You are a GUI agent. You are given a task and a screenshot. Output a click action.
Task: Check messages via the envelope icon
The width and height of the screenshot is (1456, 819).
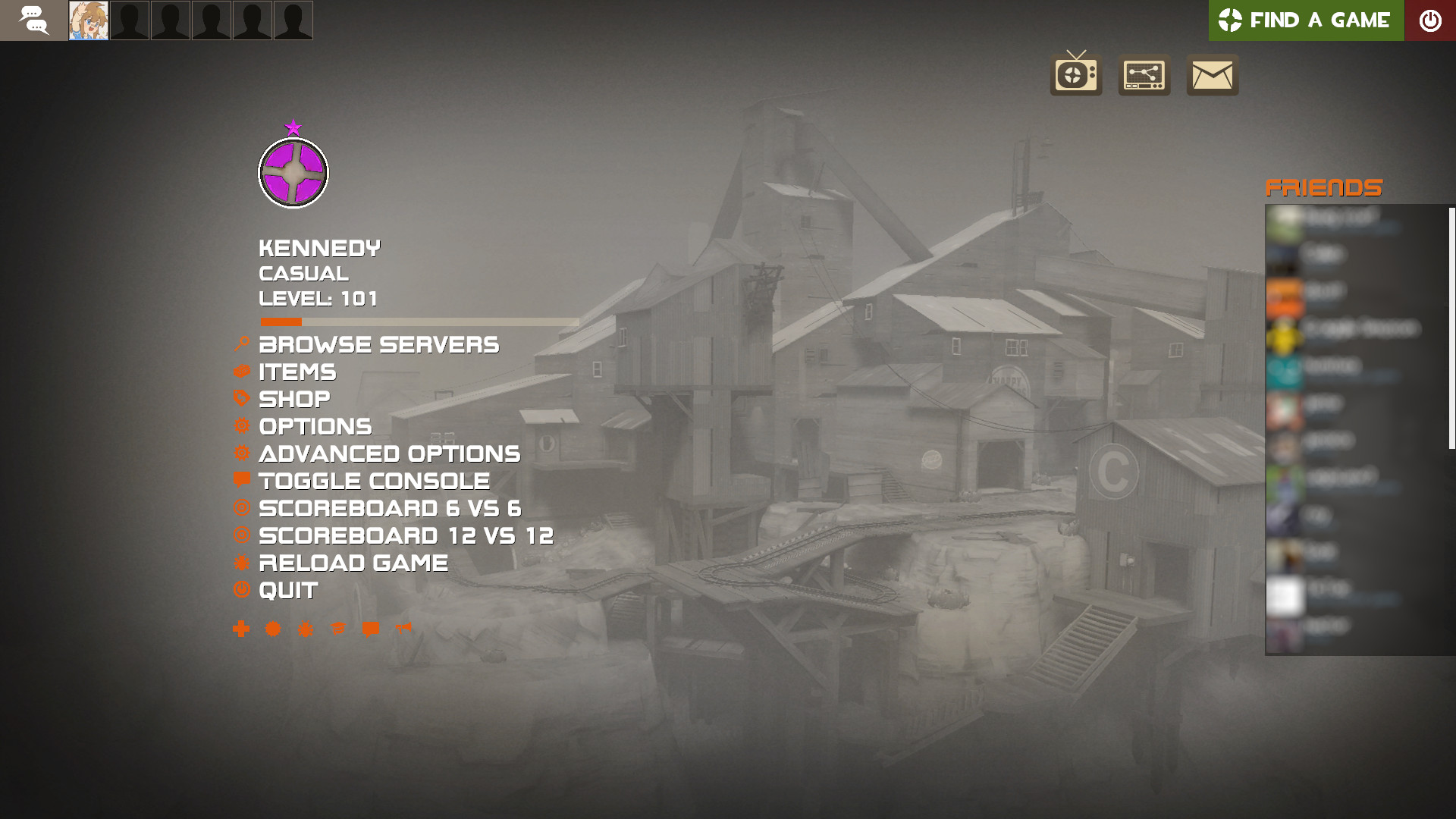(x=1211, y=75)
